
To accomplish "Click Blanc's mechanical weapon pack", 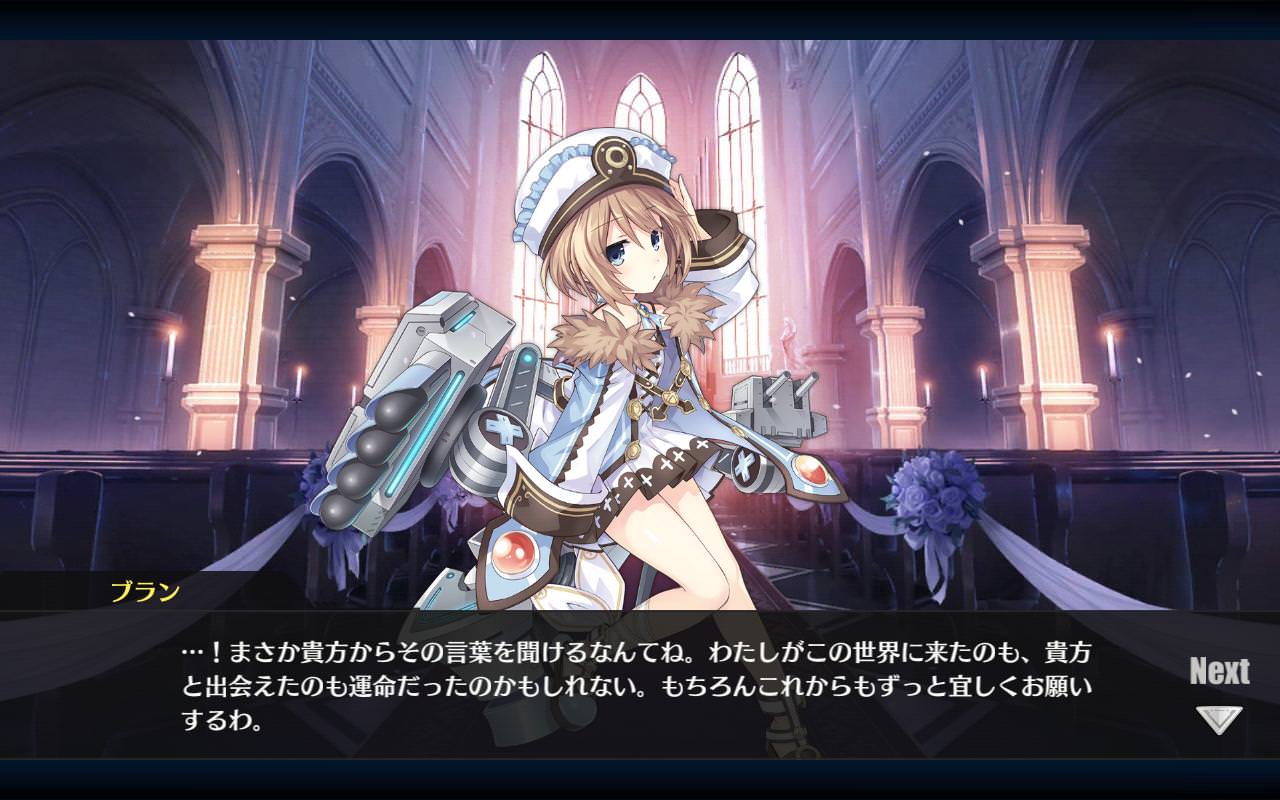I will 420,420.
